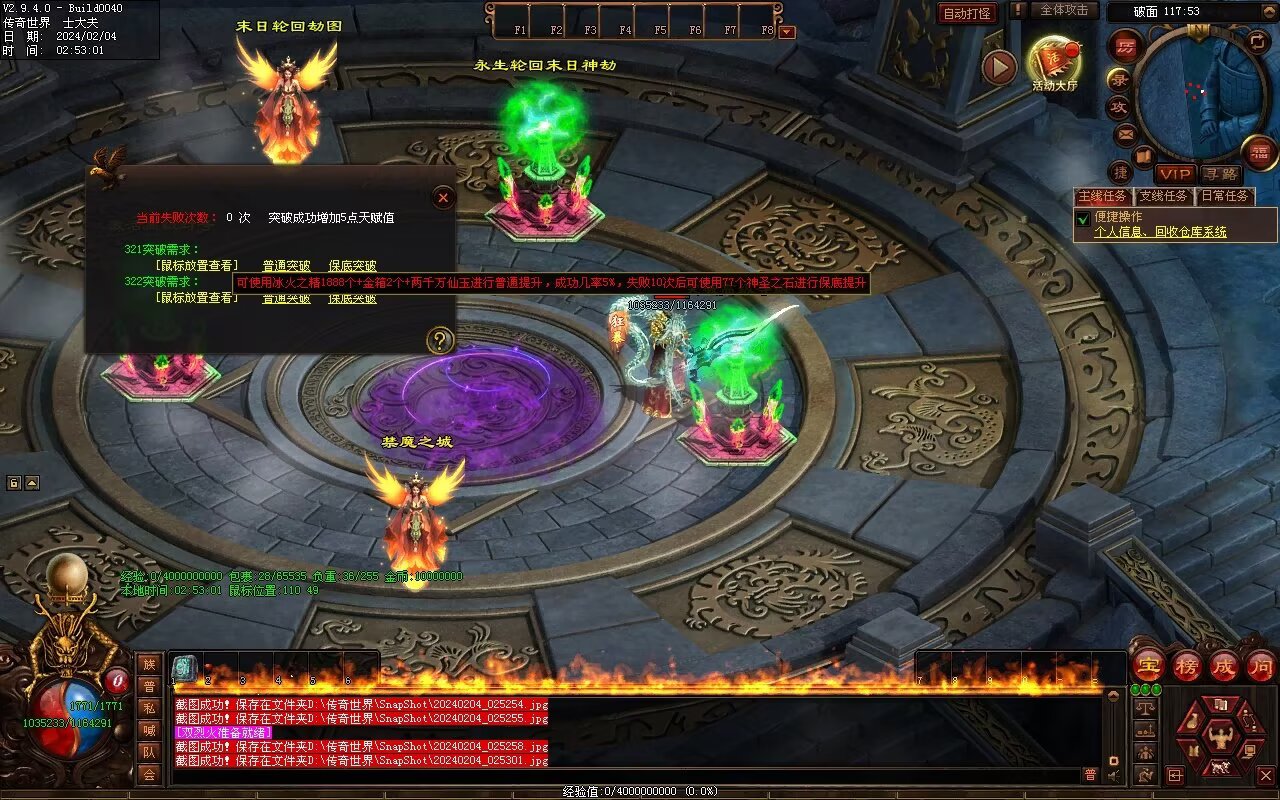Open the question mark help in the dialog
Viewport: 1280px width, 800px height.
click(440, 341)
